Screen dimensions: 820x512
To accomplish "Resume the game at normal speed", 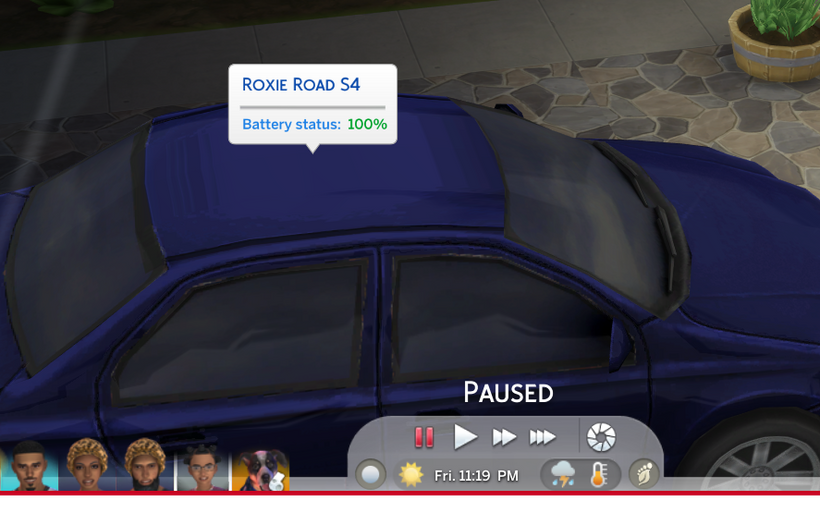I will point(465,437).
